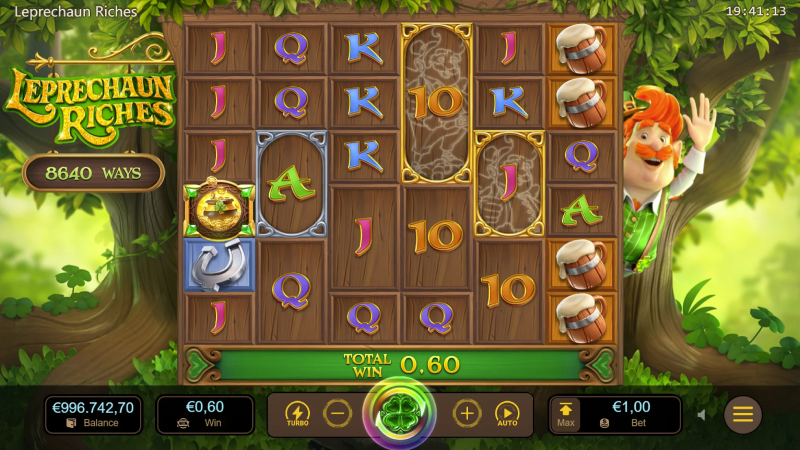Increase the bet with the plus button

pyautogui.click(x=467, y=413)
